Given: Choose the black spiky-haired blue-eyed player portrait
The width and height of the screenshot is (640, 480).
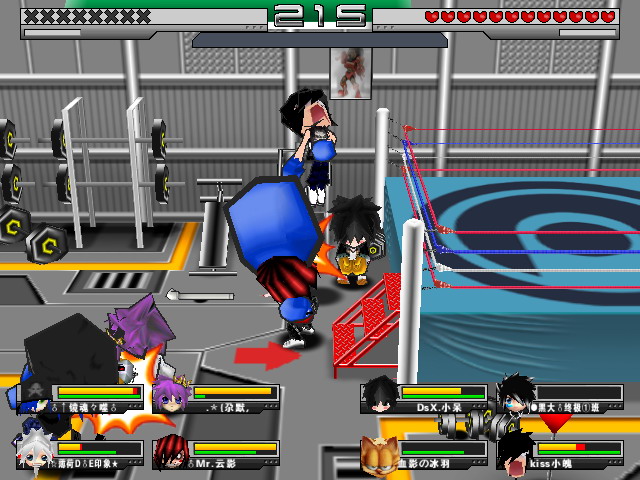Looking at the screenshot, I should [x=516, y=395].
